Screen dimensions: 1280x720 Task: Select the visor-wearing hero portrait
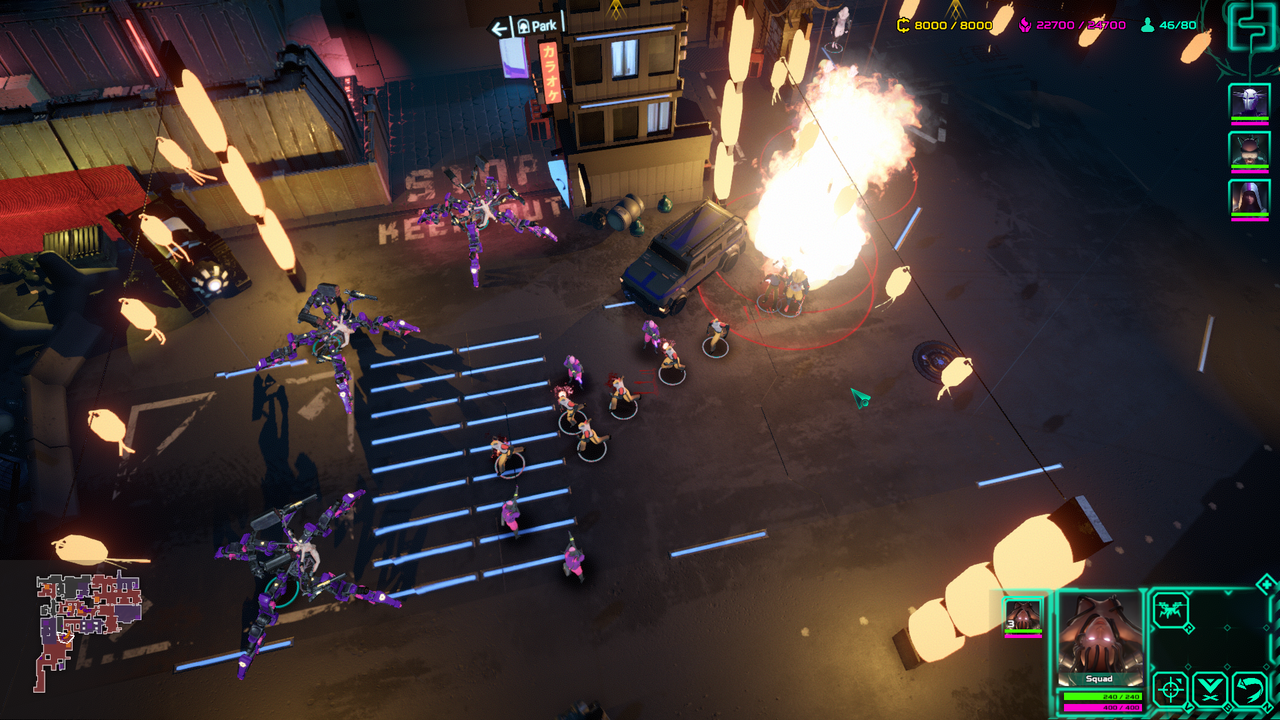click(x=1249, y=149)
